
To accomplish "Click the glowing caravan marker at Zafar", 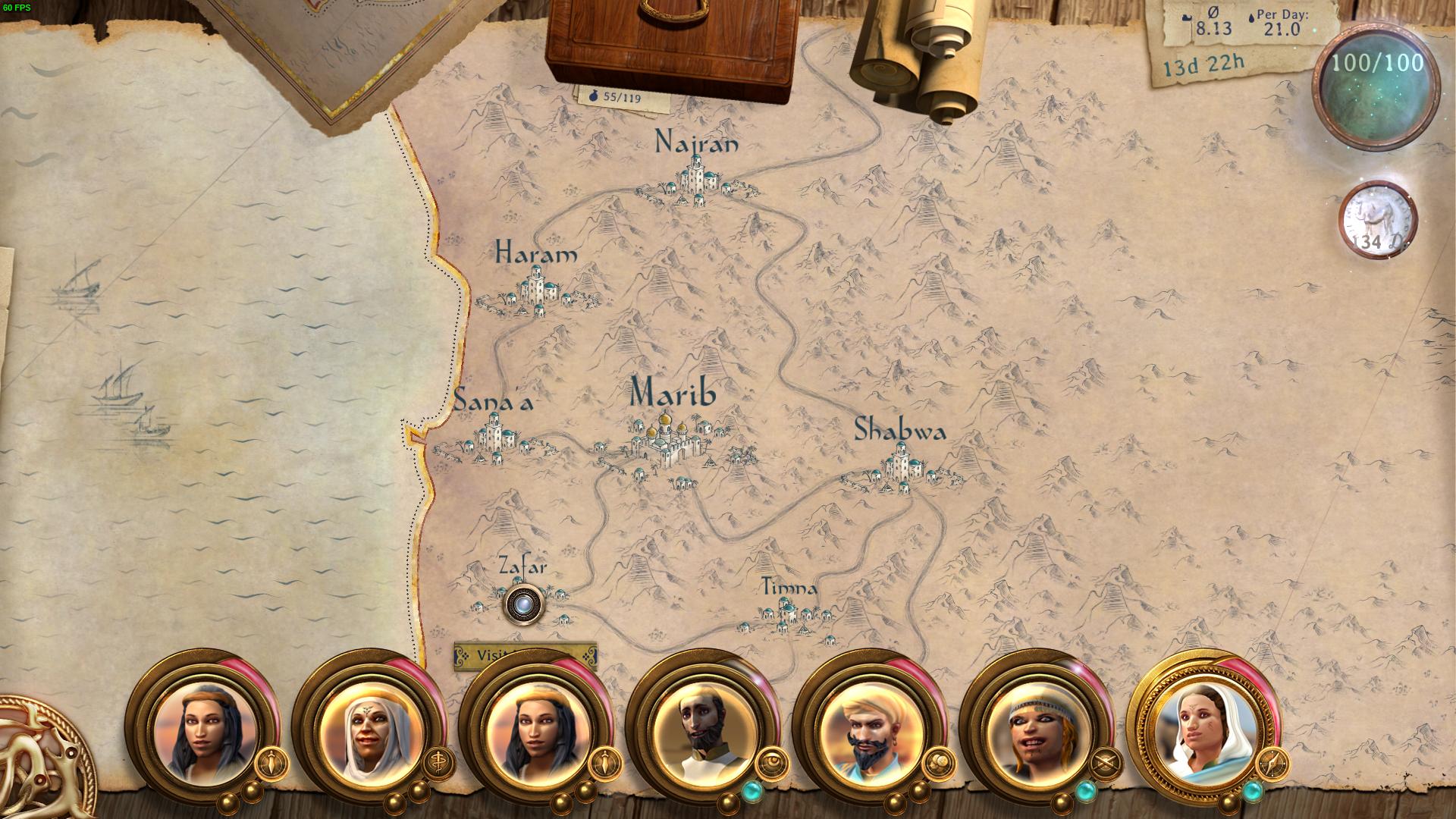I will click(524, 605).
